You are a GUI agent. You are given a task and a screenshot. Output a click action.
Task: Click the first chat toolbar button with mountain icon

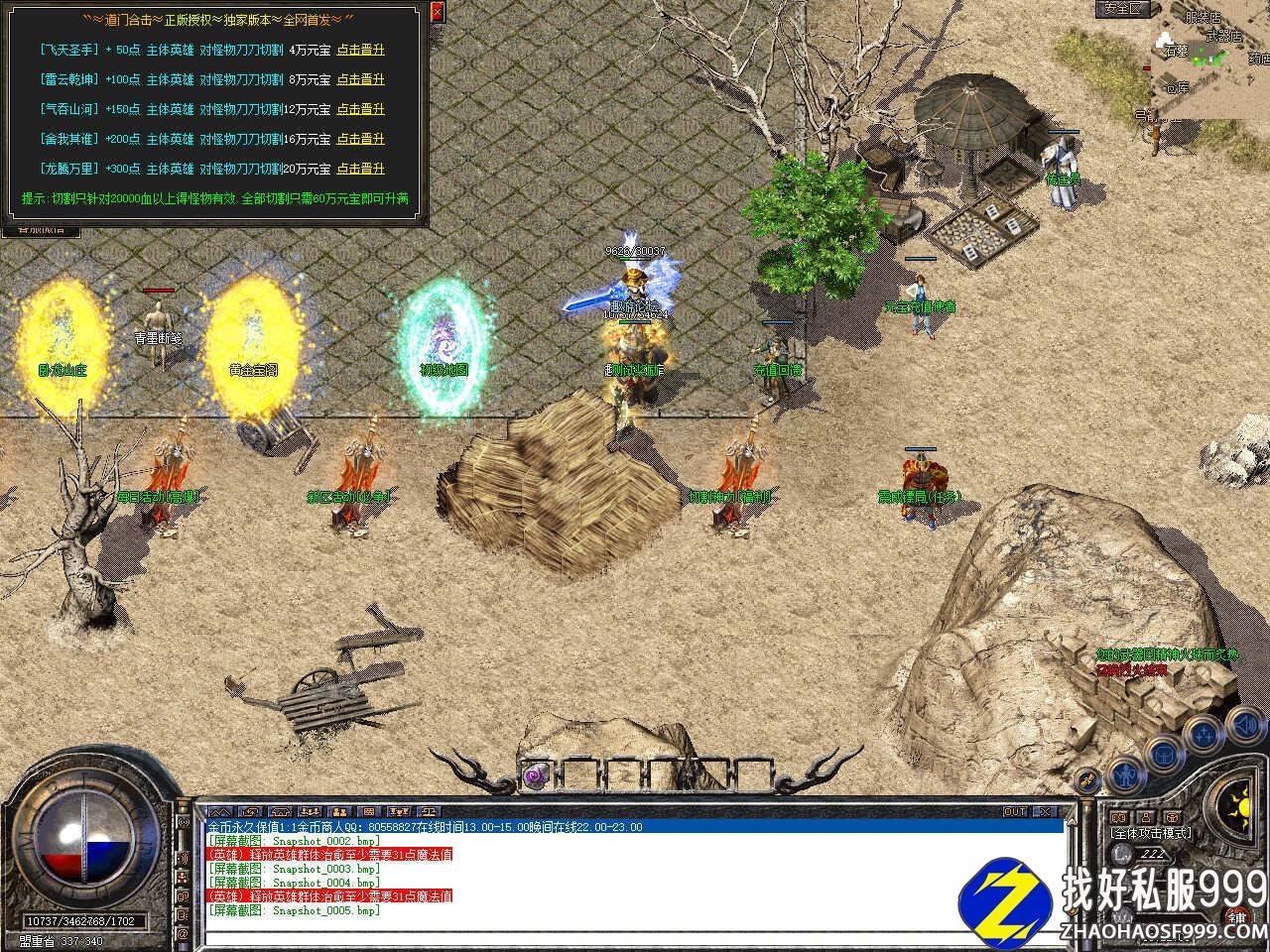[219, 811]
